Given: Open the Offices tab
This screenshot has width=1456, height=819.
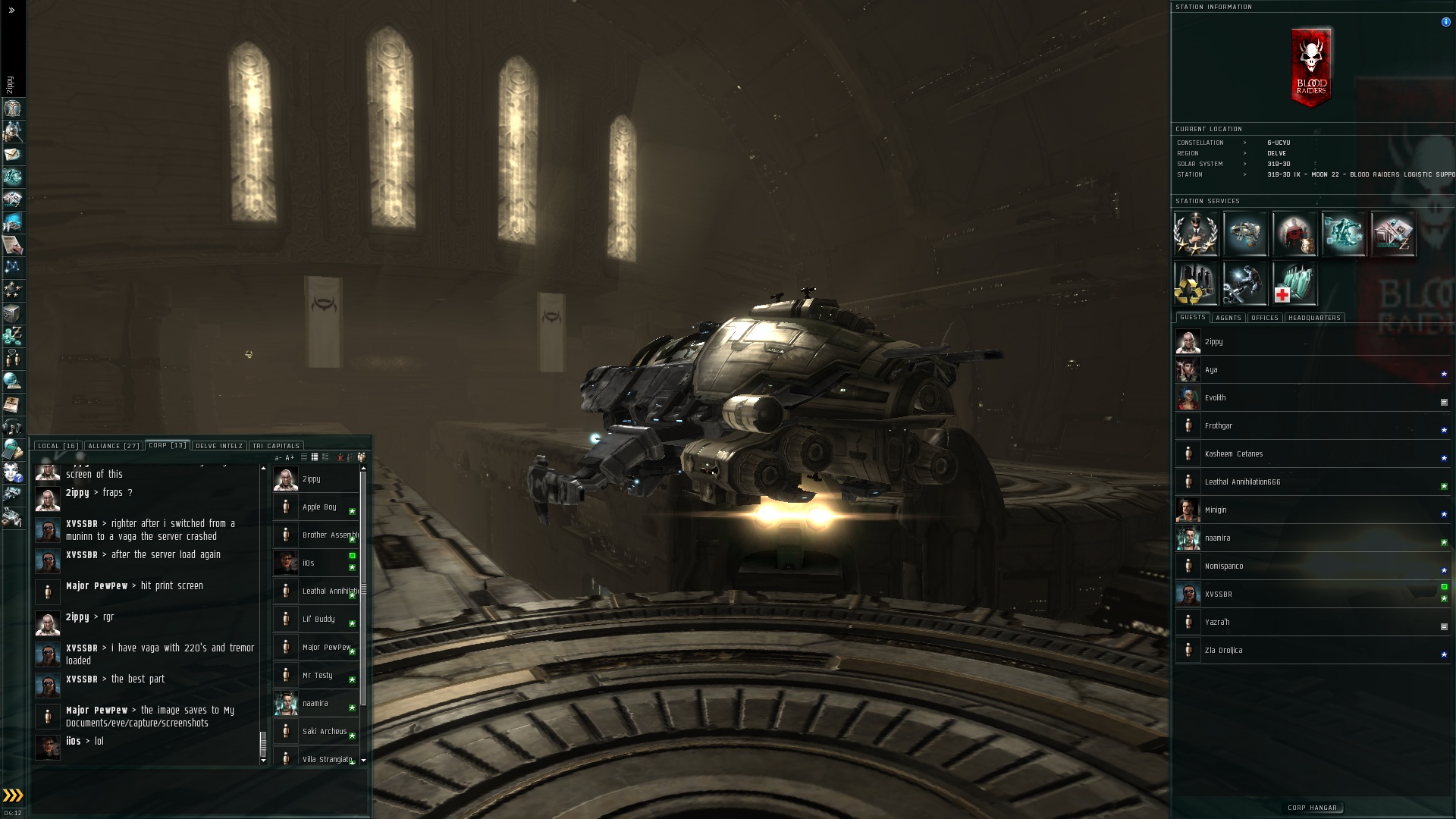Looking at the screenshot, I should (x=1264, y=318).
